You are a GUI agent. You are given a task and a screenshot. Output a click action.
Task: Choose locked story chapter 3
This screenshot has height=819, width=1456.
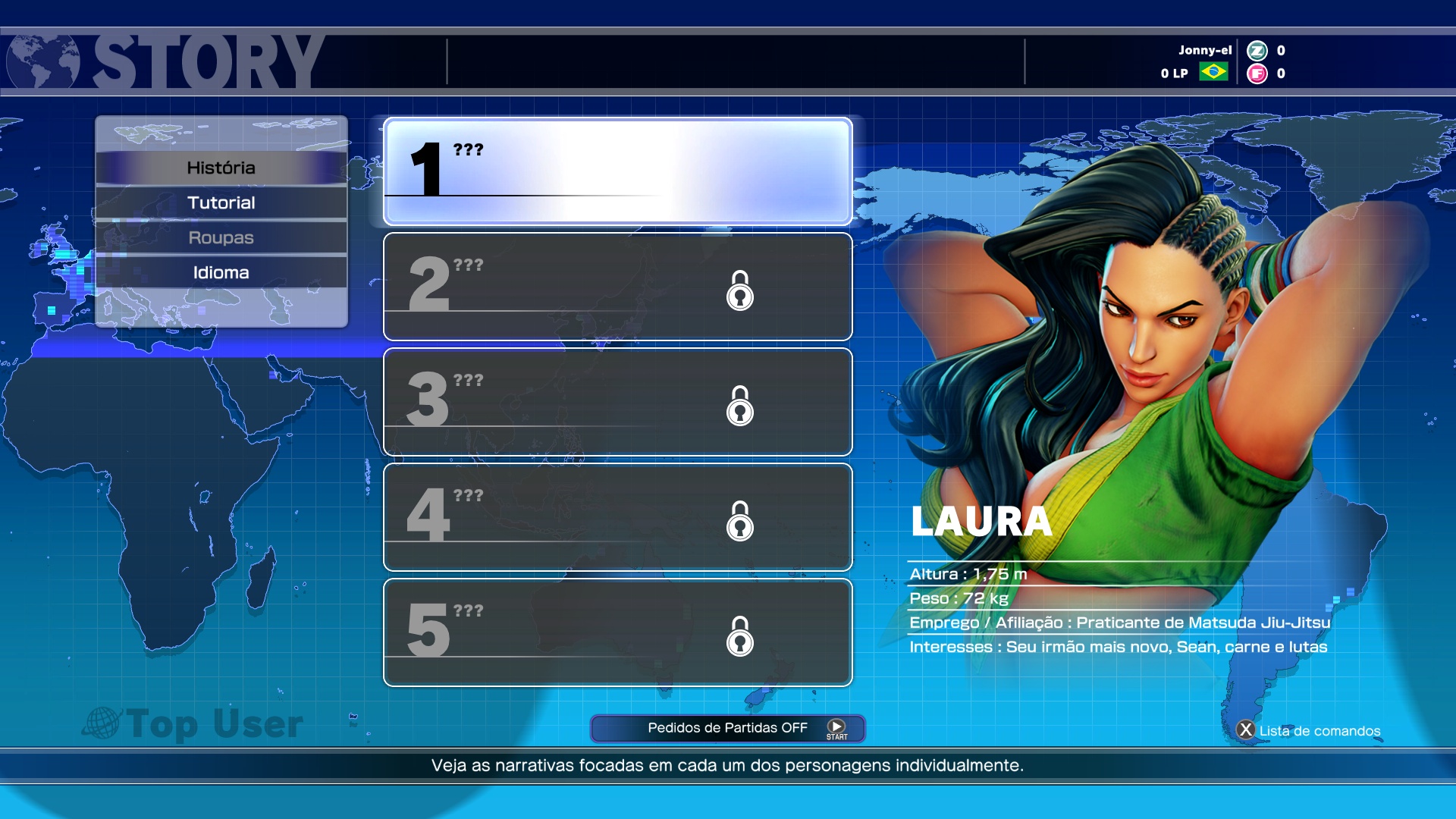pyautogui.click(x=617, y=402)
